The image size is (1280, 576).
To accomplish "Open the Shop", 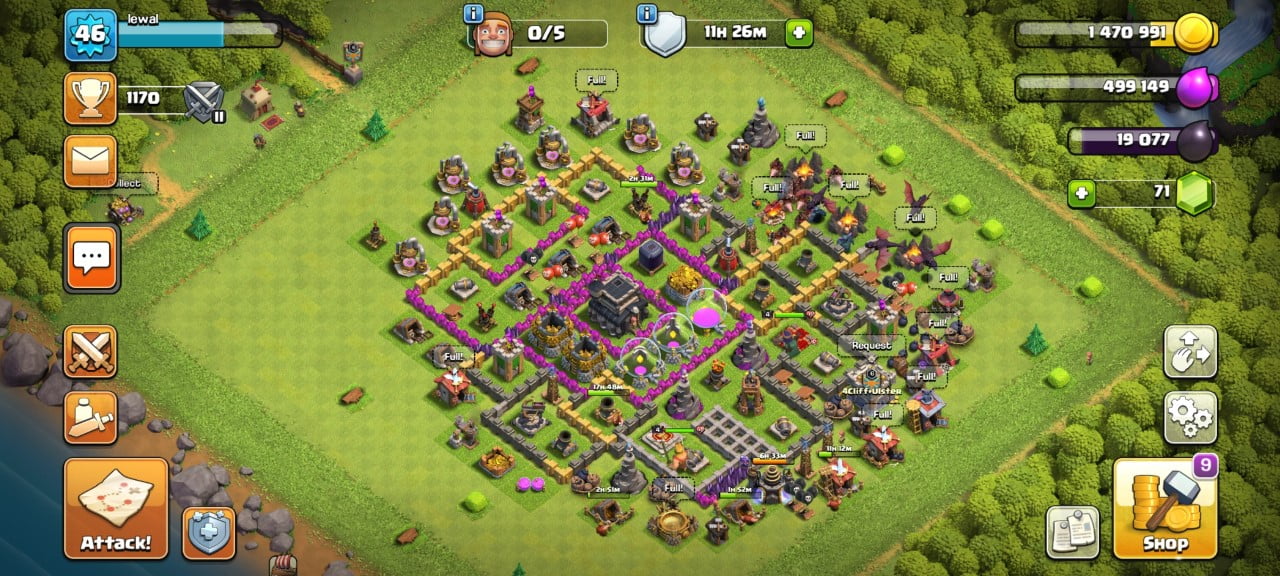I will [1165, 508].
